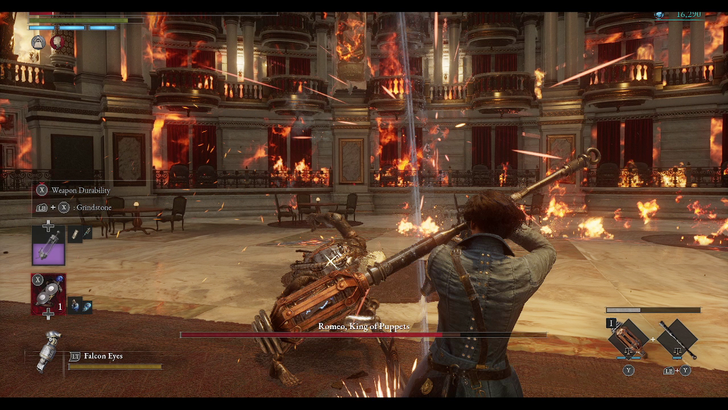
Task: Select the blade Fable Art slot
Action: [629, 340]
